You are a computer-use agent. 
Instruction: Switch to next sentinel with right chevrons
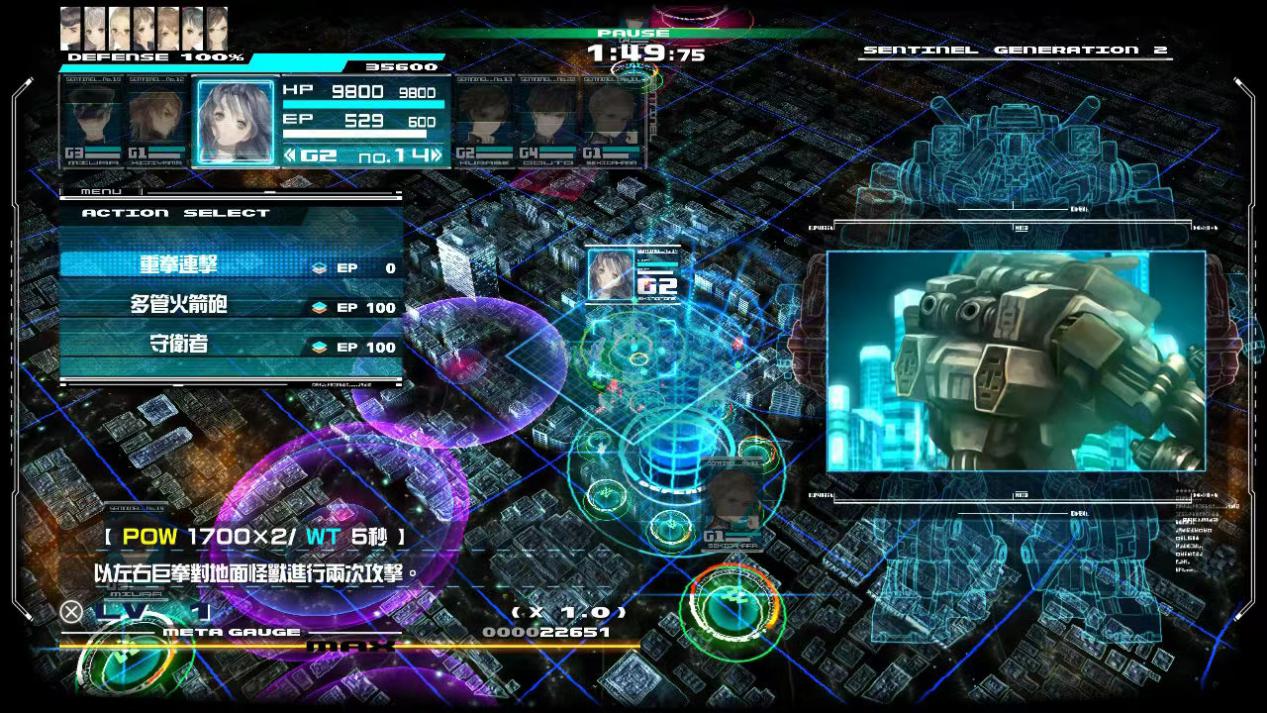pyautogui.click(x=435, y=156)
